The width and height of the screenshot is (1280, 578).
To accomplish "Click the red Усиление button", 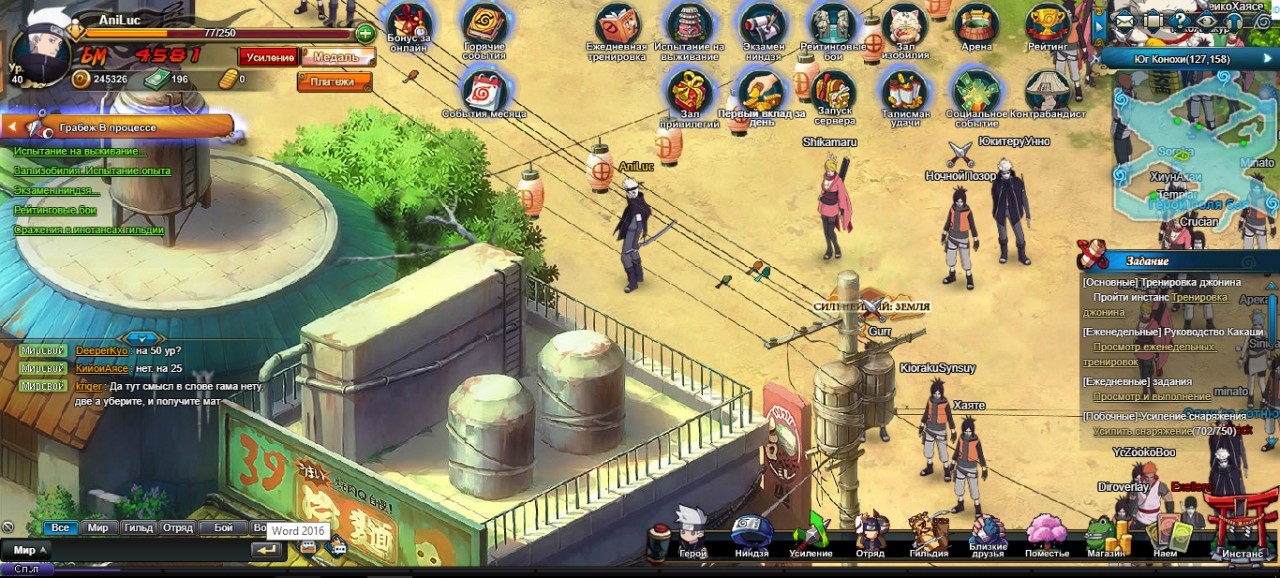I will tap(269, 57).
